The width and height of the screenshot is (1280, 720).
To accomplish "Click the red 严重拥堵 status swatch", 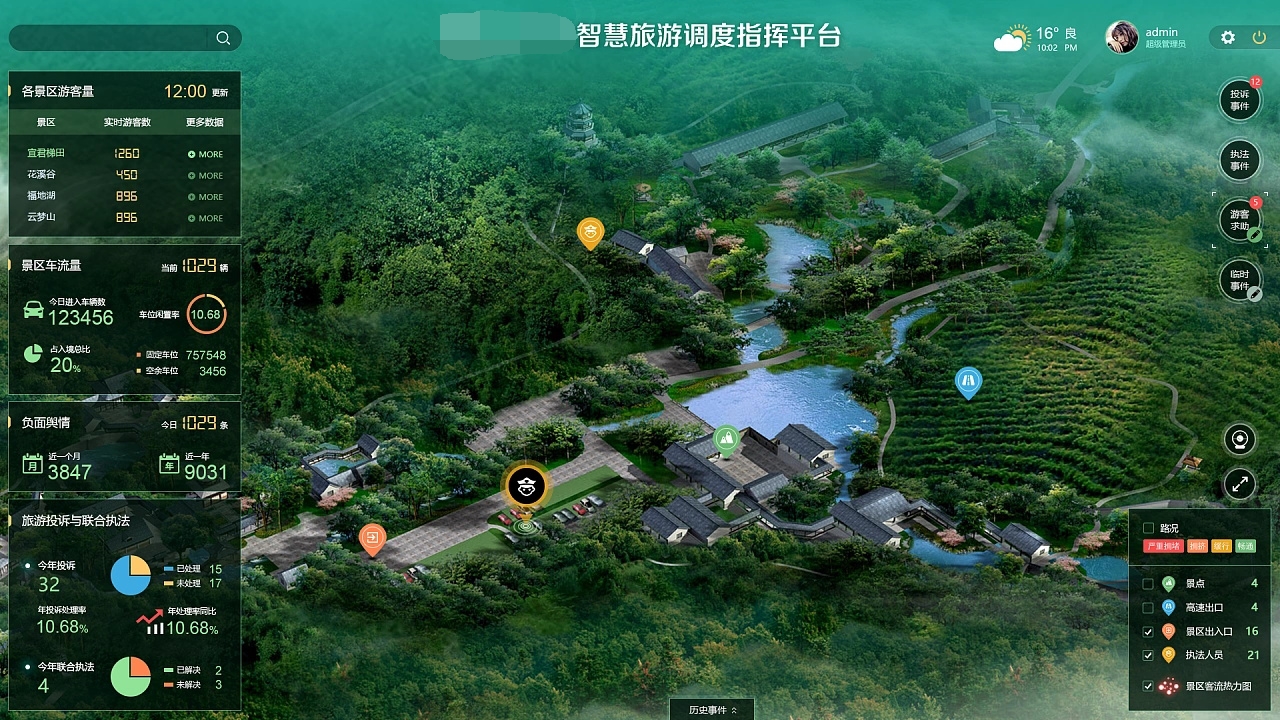I will tap(1164, 546).
